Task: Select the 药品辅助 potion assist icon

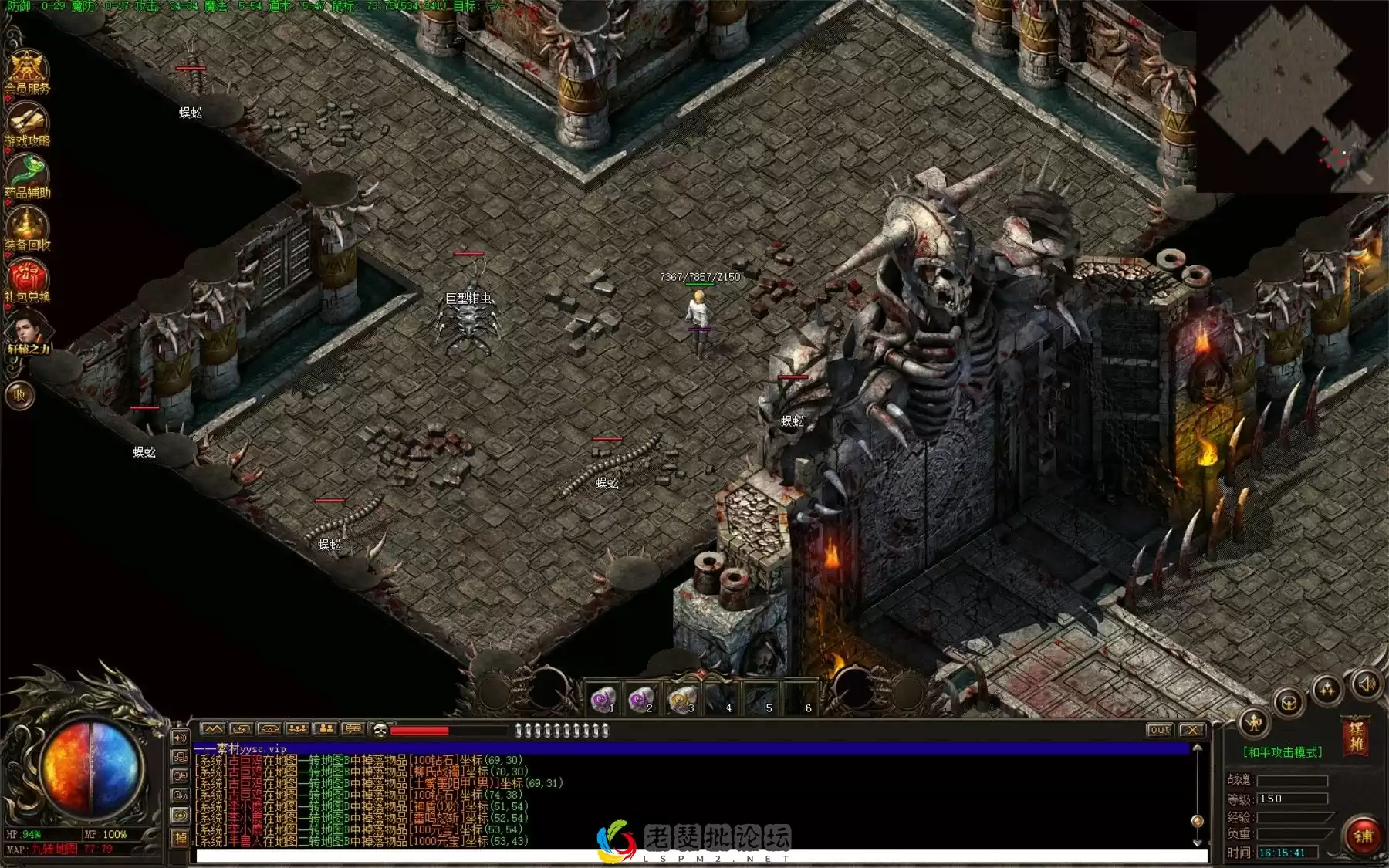Action: click(27, 176)
